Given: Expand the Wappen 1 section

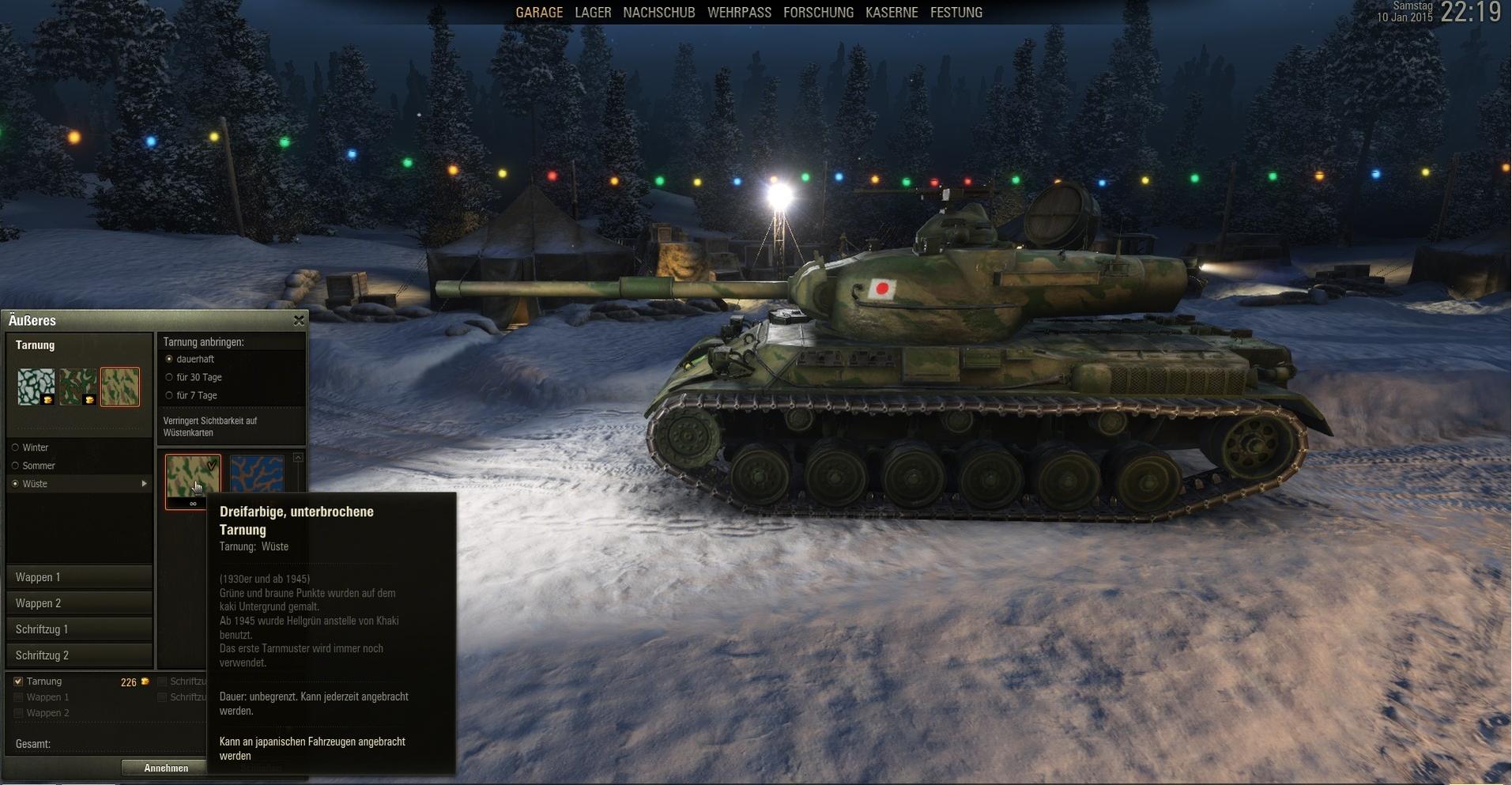Looking at the screenshot, I should pyautogui.click(x=79, y=577).
